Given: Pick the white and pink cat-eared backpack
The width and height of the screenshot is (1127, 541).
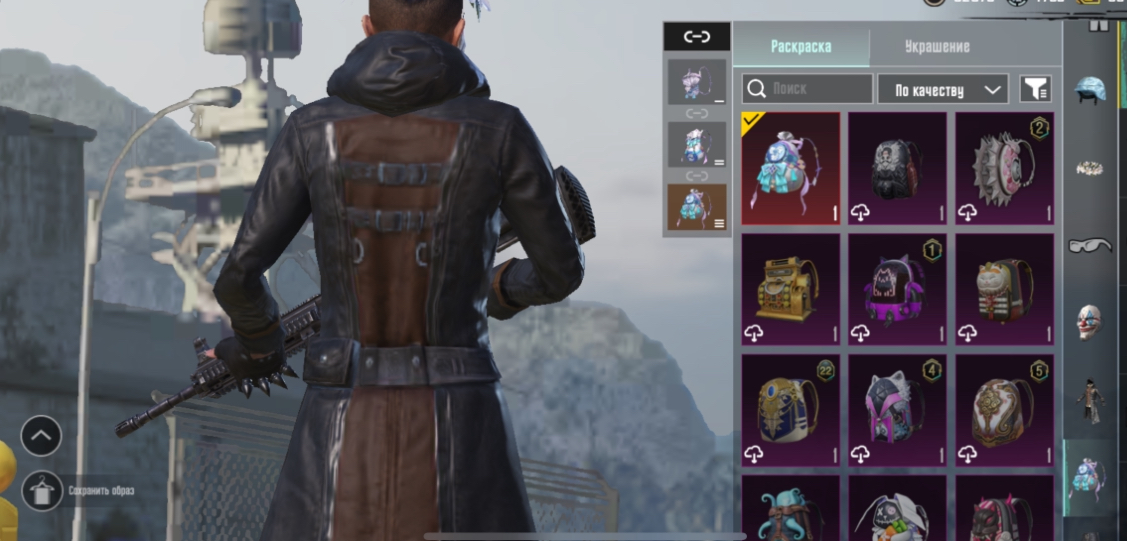Looking at the screenshot, I should [x=897, y=410].
